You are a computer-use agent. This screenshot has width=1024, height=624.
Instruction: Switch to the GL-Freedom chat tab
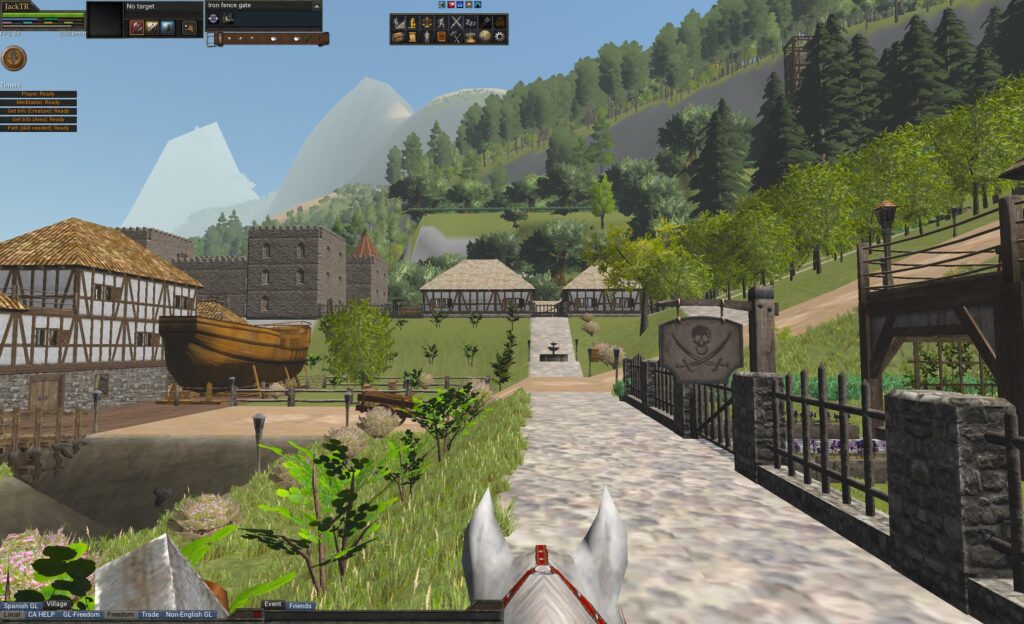tap(81, 615)
